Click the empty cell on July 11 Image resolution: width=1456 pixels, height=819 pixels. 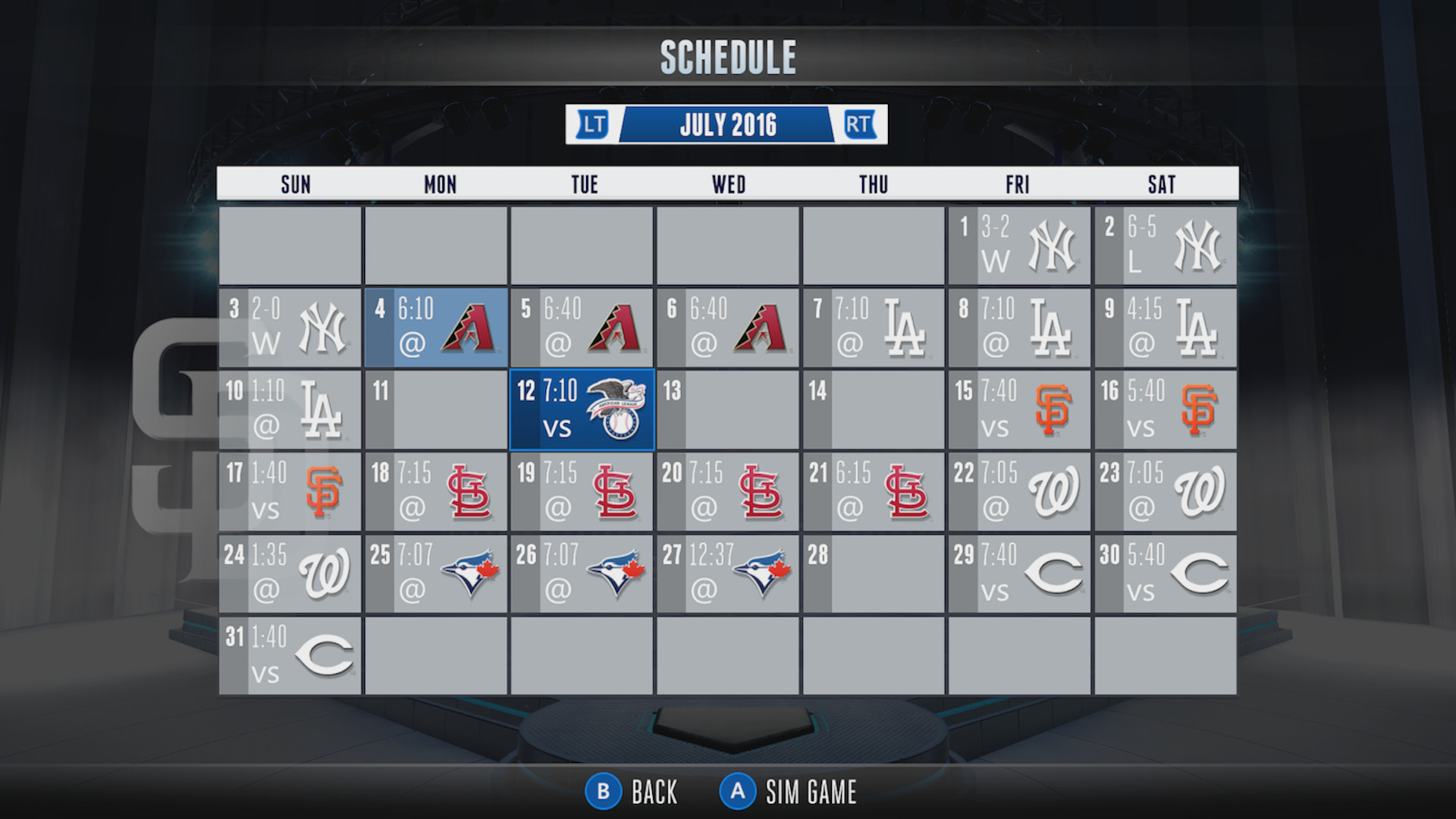point(436,409)
